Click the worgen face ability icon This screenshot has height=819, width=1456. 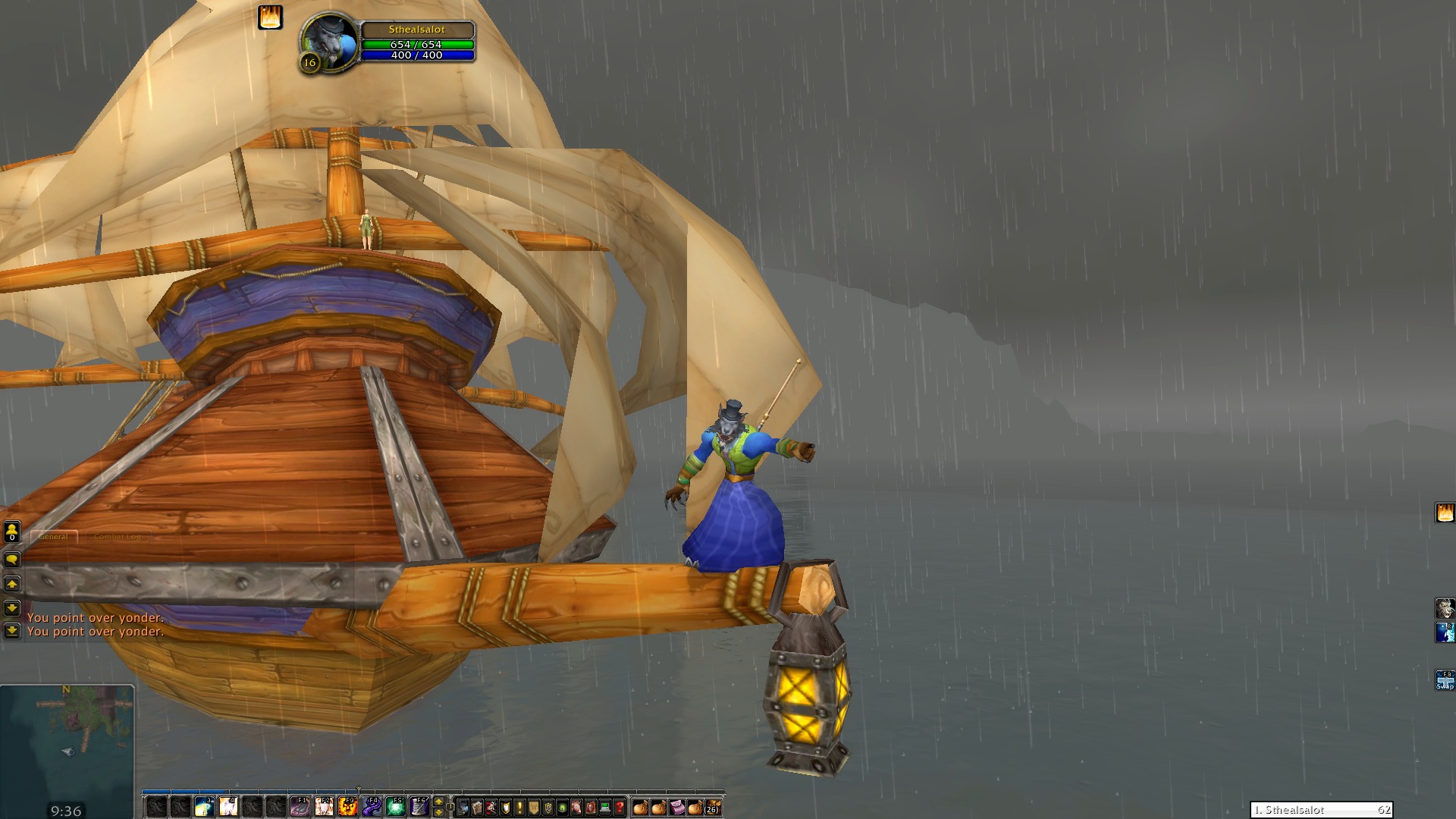click(x=1445, y=608)
